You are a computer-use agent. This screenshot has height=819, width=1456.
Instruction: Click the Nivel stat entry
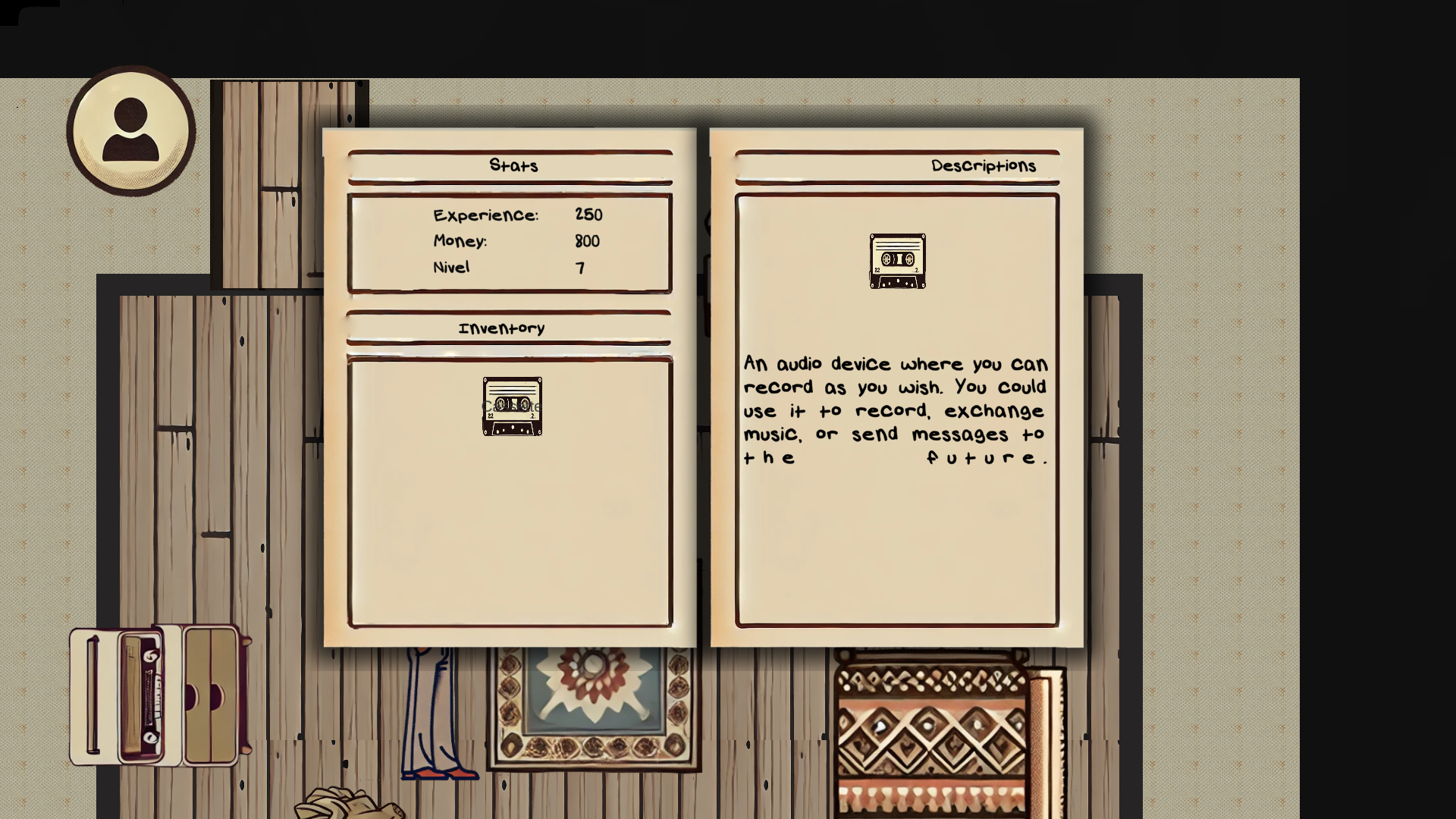tap(507, 267)
